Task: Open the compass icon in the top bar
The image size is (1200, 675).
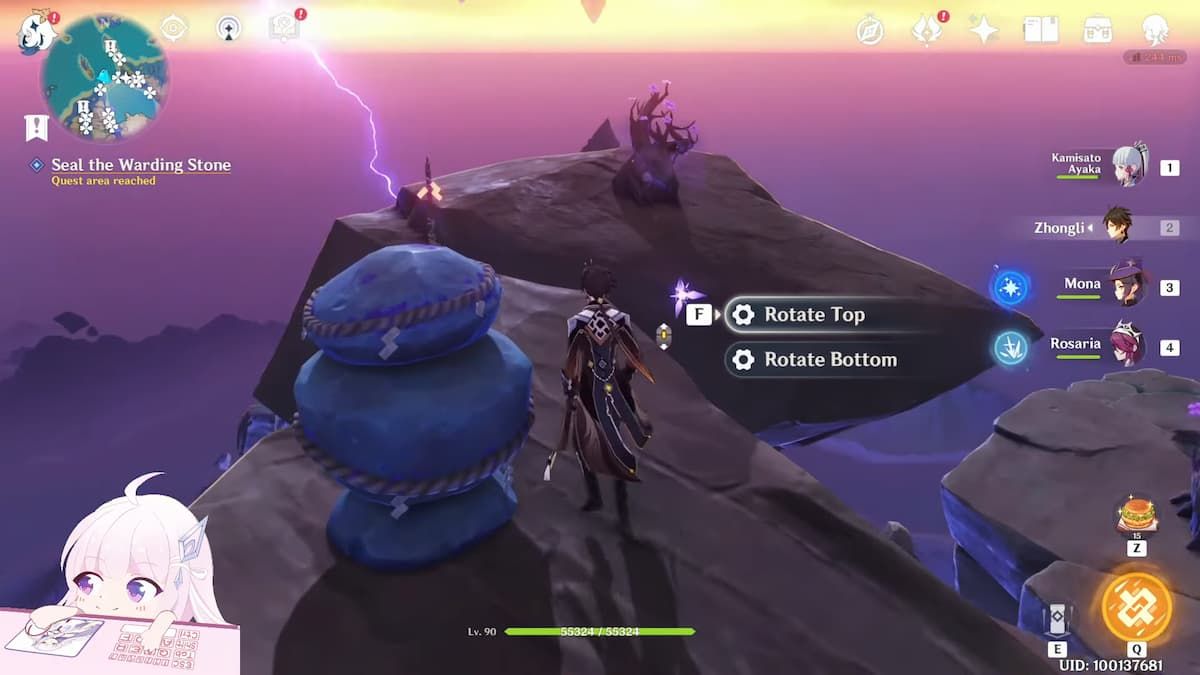Action: tap(870, 30)
